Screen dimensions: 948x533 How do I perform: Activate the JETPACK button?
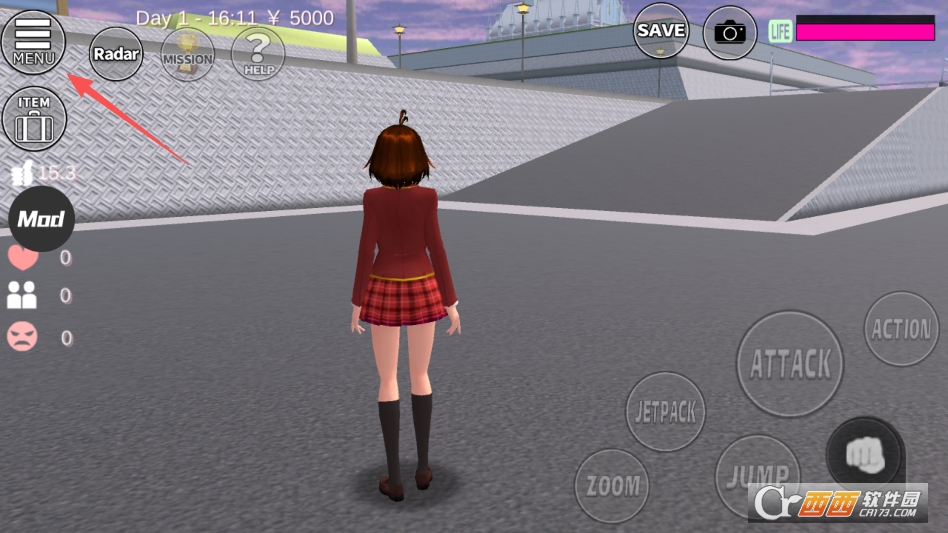coord(665,411)
